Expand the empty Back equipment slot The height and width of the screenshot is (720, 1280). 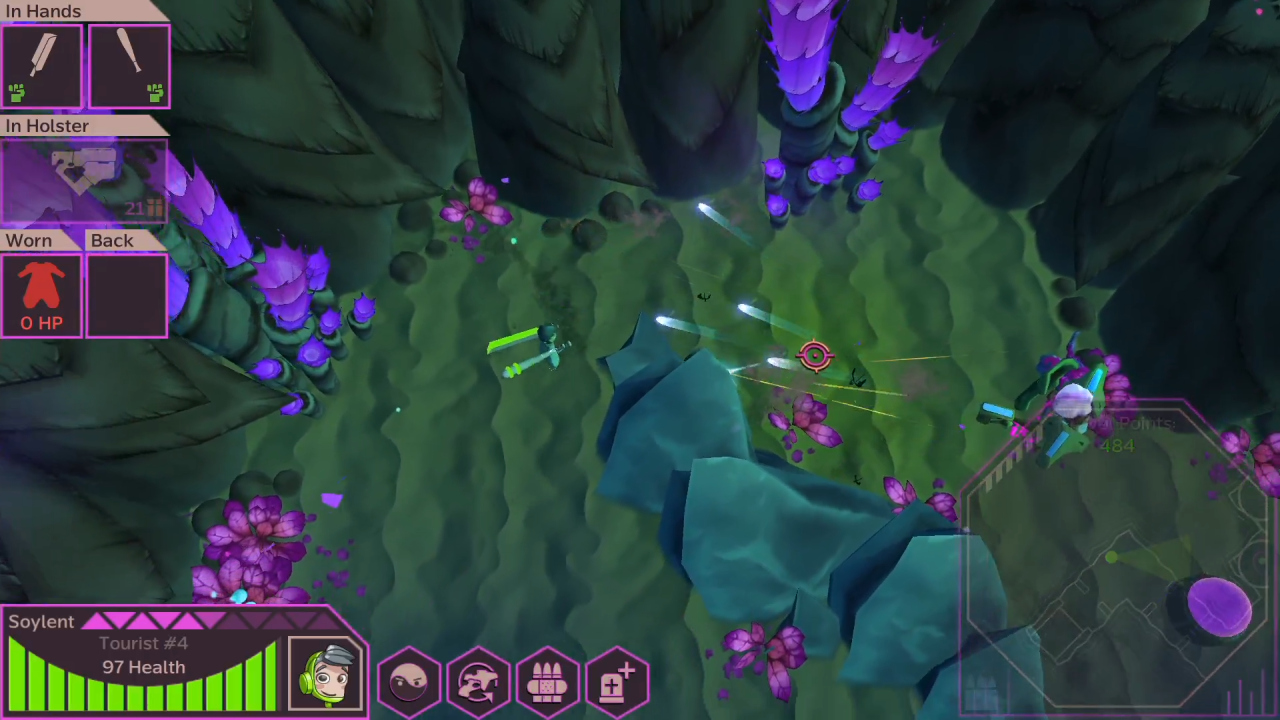coord(126,295)
